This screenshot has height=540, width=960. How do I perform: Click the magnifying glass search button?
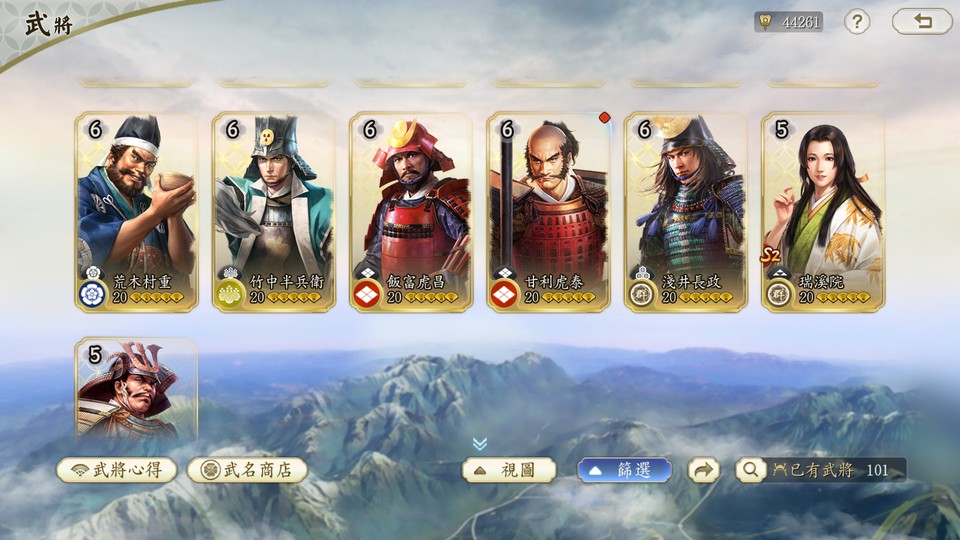pyautogui.click(x=749, y=470)
